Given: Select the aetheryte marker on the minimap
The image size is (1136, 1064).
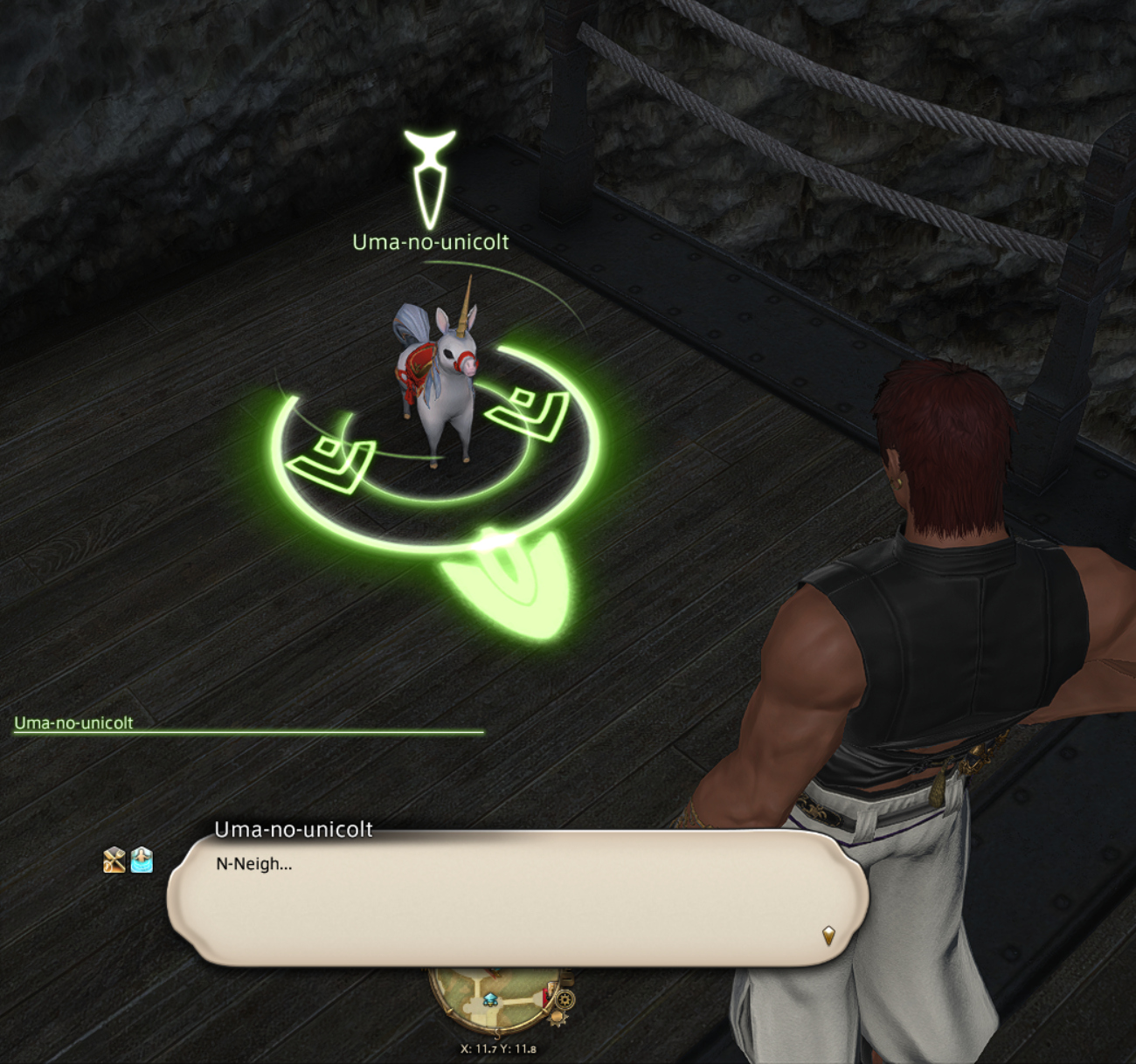Looking at the screenshot, I should (491, 1000).
